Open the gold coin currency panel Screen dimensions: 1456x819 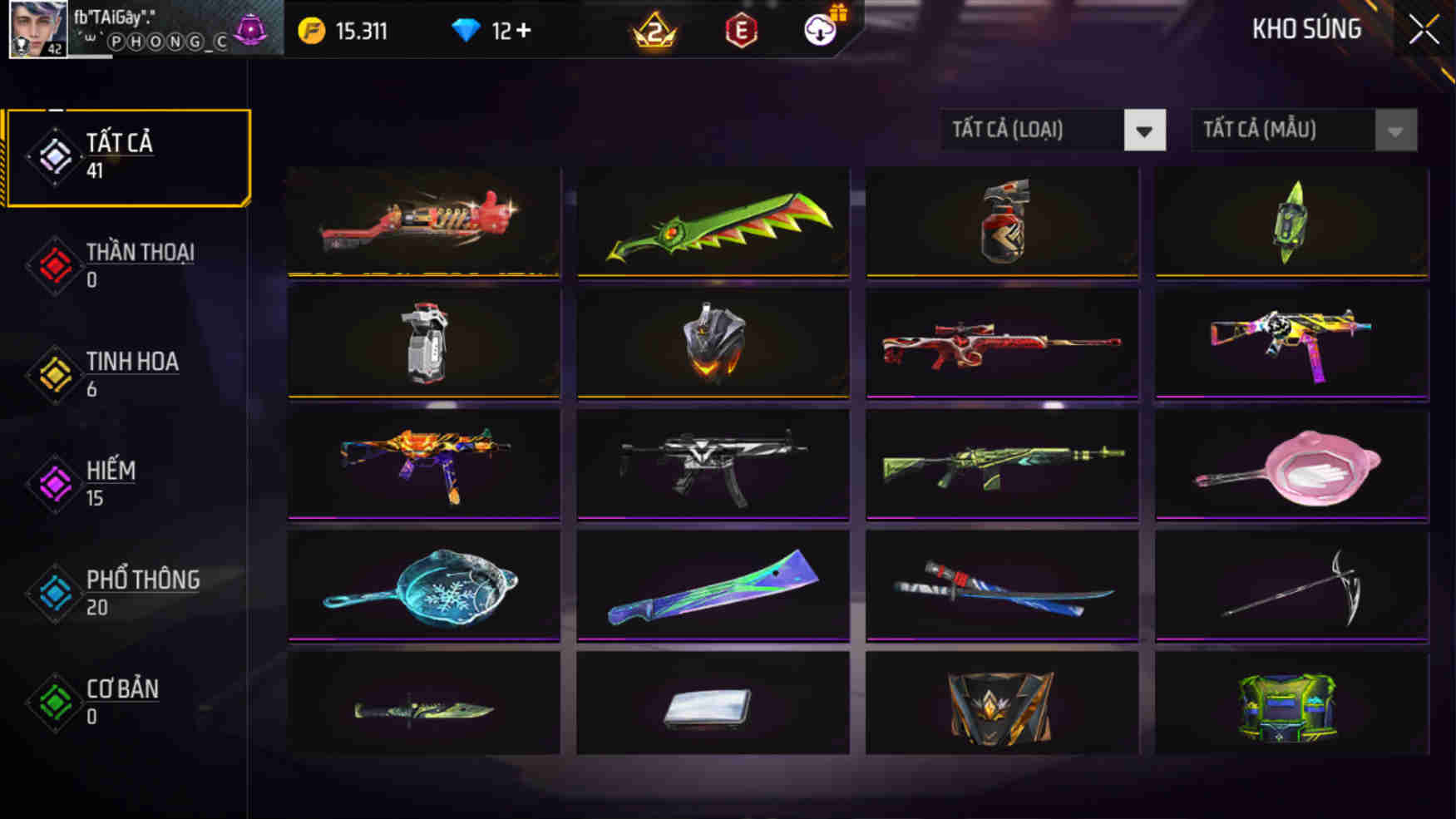(x=308, y=30)
